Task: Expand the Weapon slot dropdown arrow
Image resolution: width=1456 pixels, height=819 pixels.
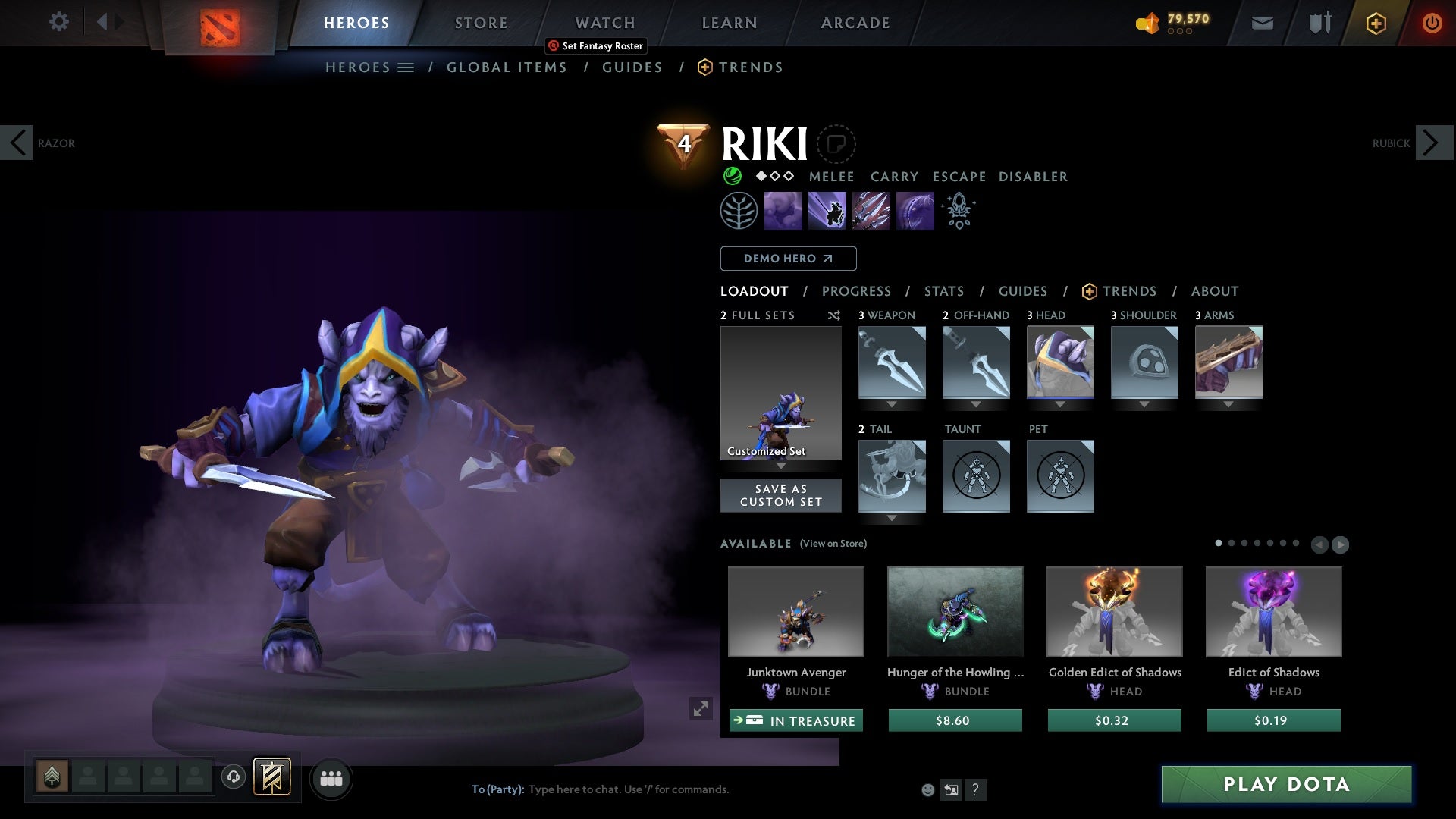Action: point(892,404)
